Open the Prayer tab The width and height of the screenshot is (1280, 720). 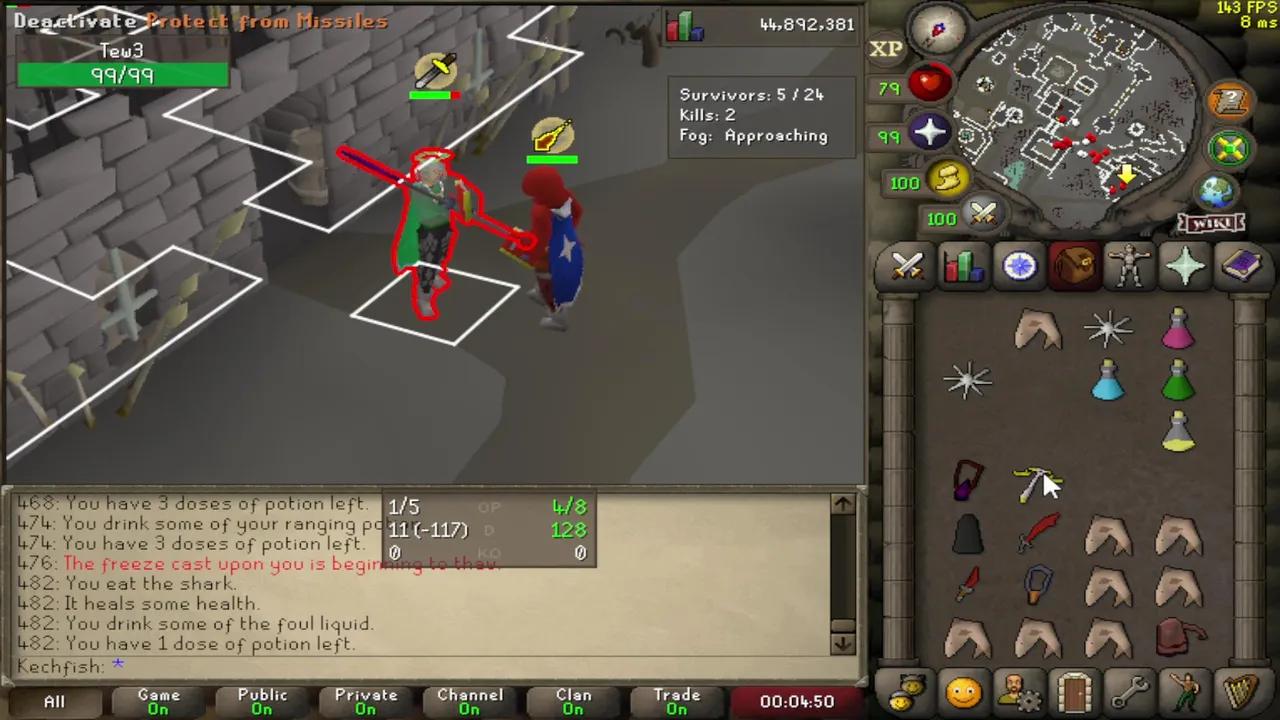tap(1186, 265)
